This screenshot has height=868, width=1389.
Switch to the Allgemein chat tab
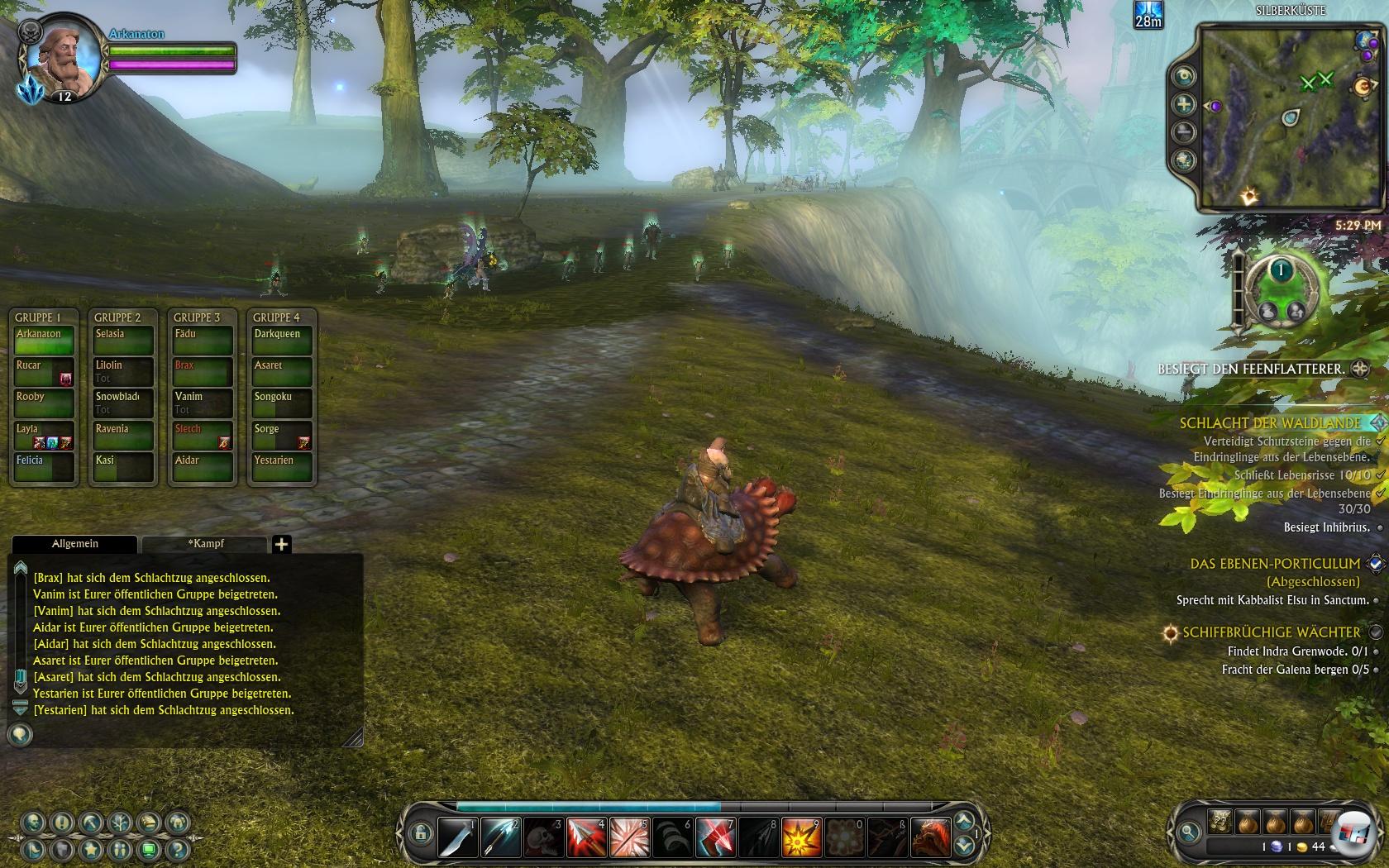(75, 544)
